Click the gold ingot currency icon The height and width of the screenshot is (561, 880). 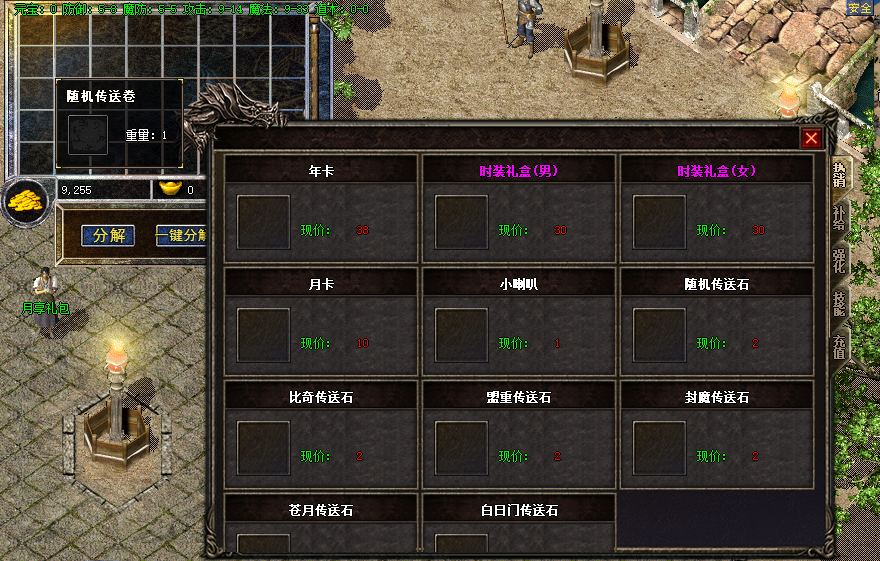point(169,189)
